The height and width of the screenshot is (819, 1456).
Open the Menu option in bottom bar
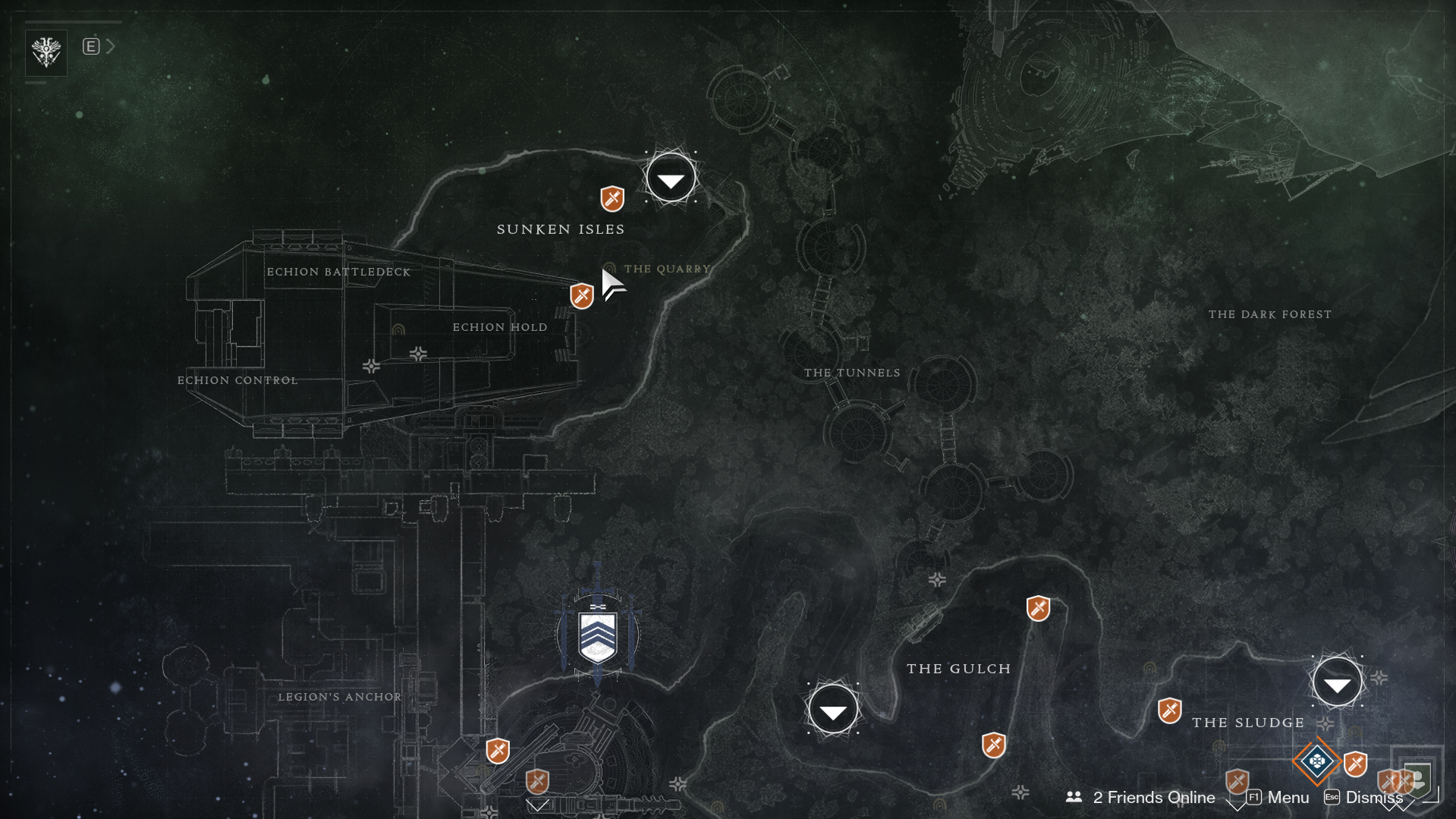(1288, 798)
